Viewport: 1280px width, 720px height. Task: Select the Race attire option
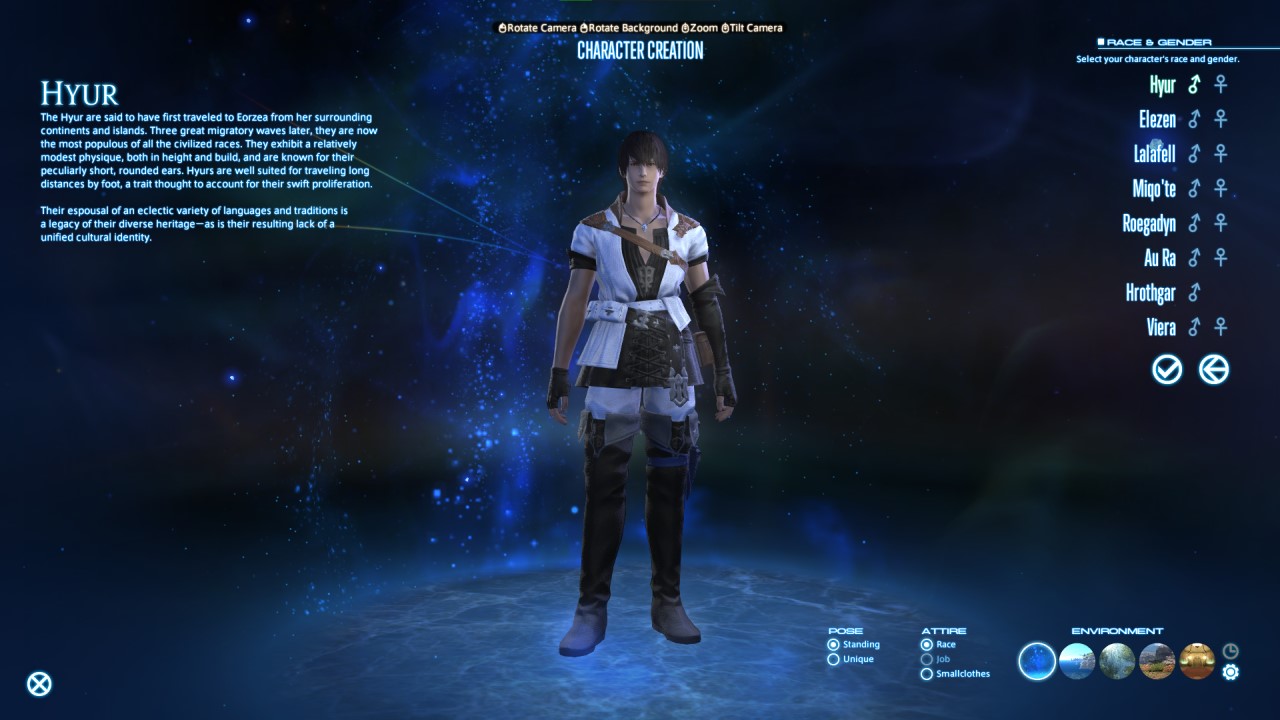[x=927, y=645]
